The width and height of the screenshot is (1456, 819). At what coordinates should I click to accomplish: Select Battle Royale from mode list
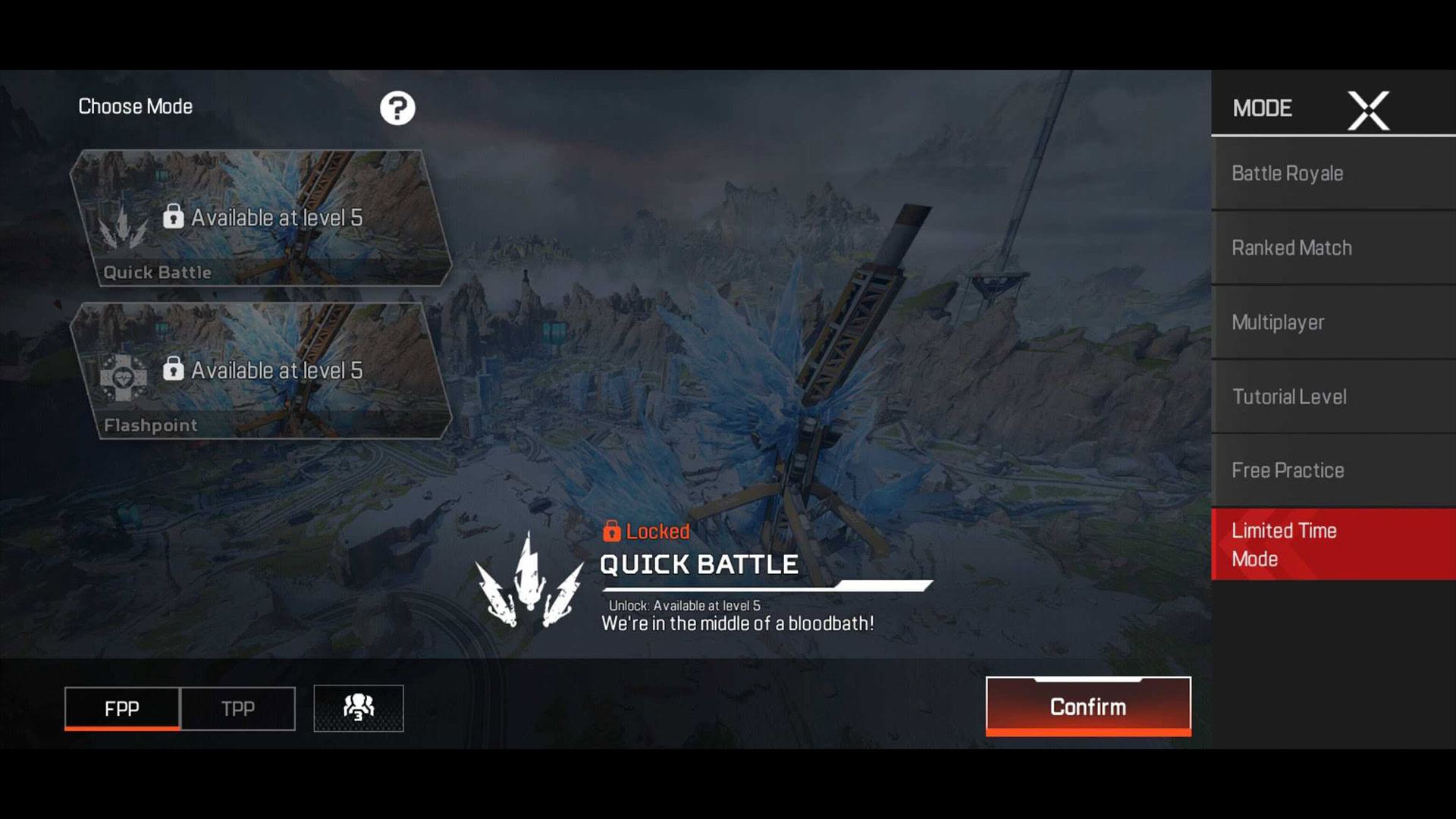tap(1333, 174)
